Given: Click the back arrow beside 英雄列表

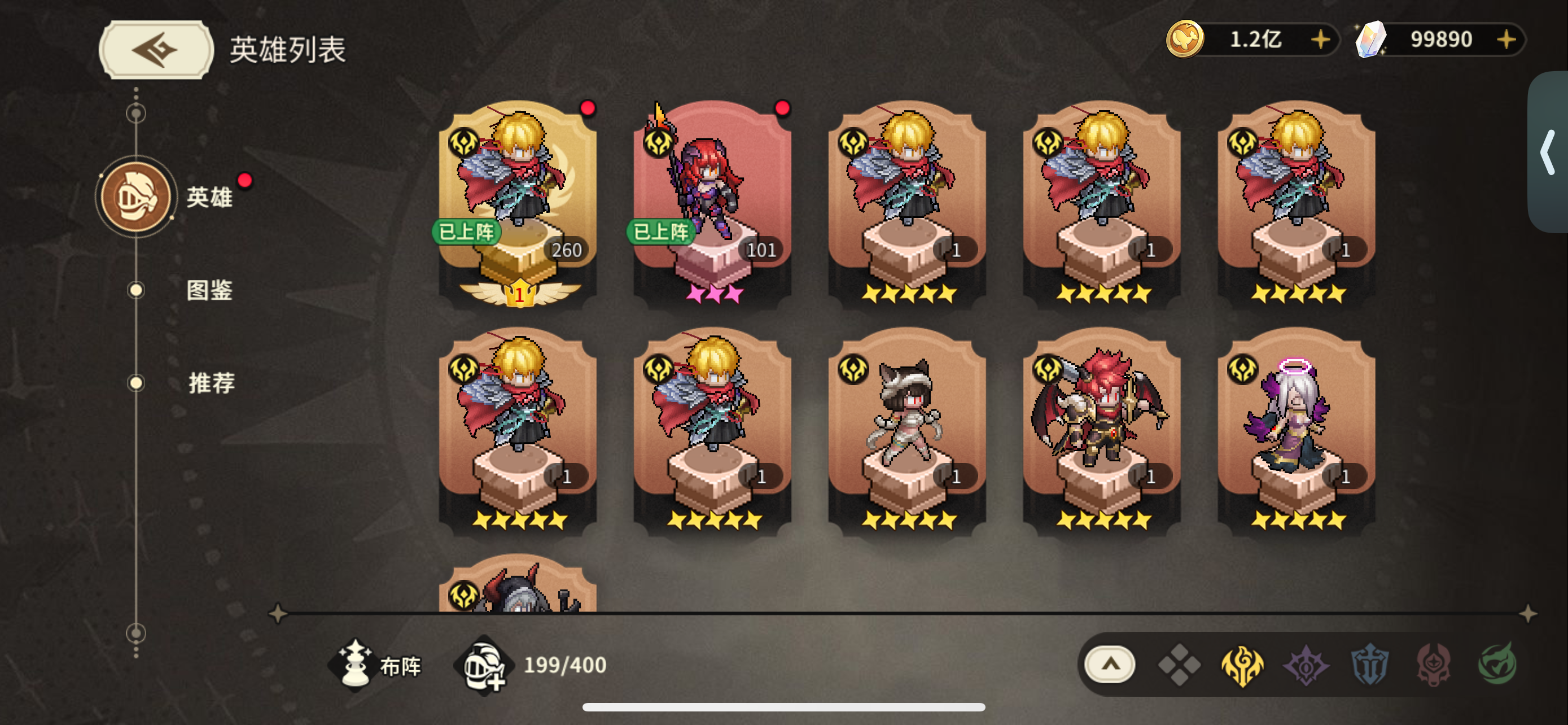Looking at the screenshot, I should 156,49.
